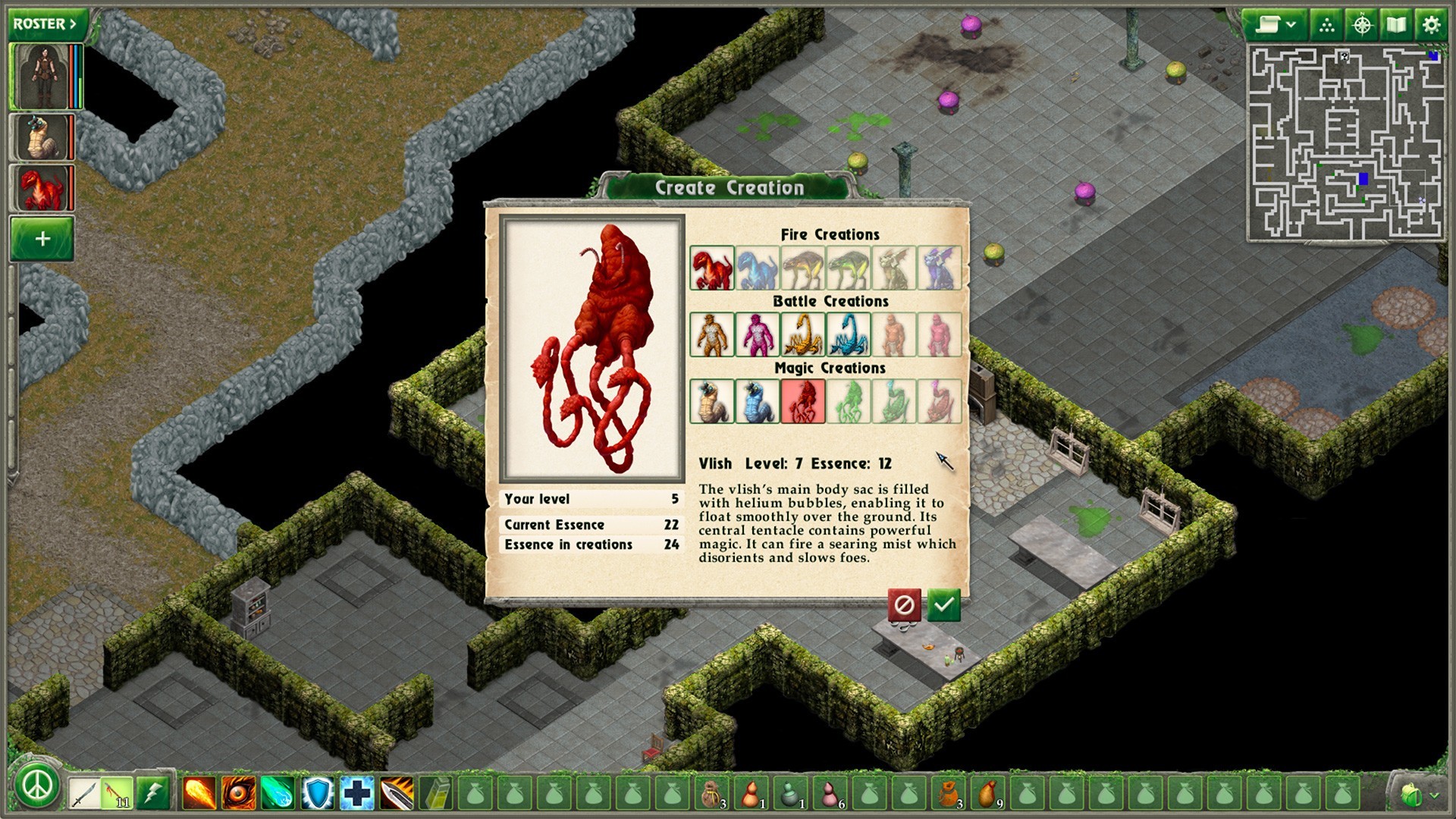Cancel with the red circle-slash button

pos(904,605)
